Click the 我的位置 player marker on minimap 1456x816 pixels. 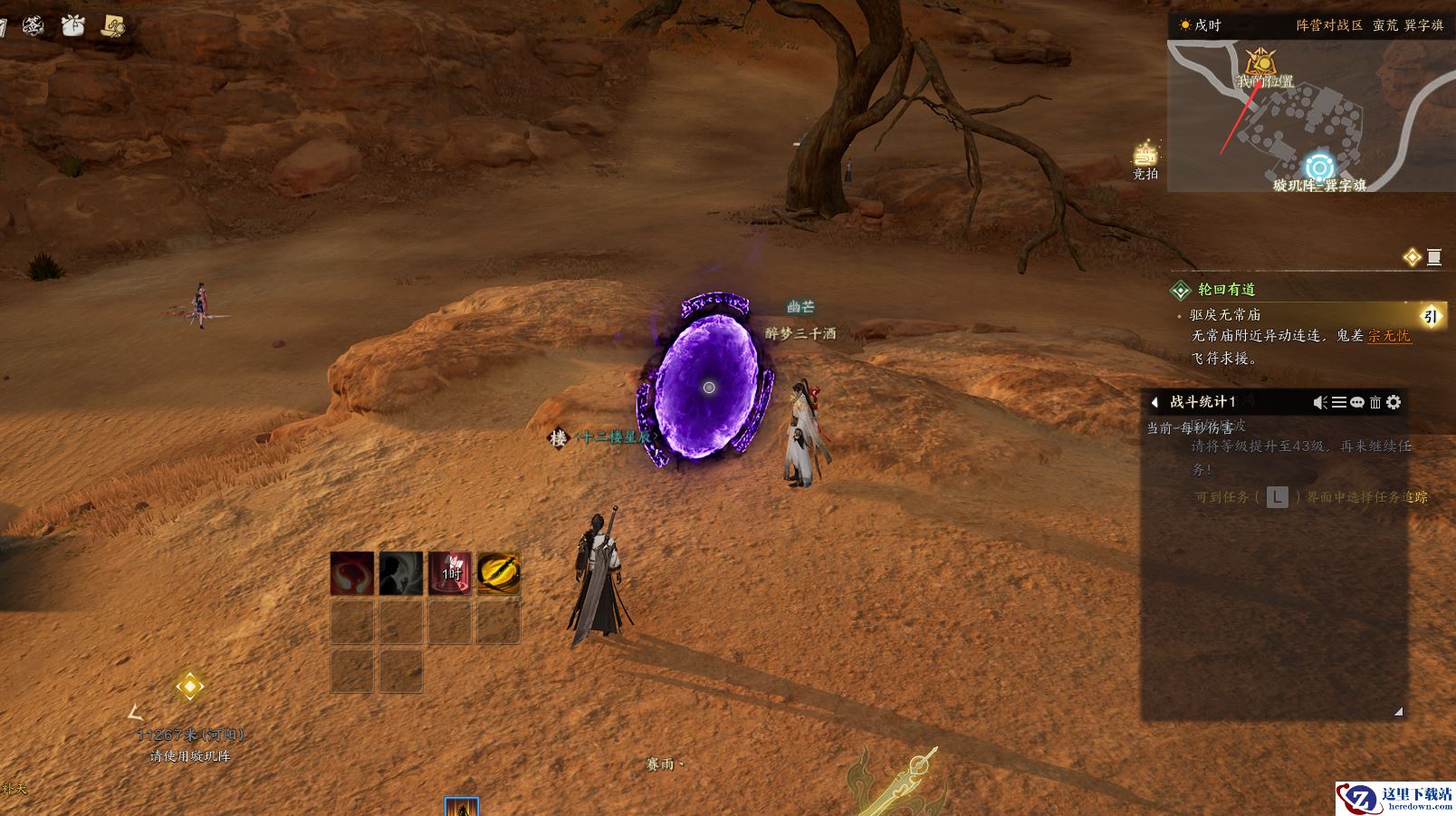[1260, 63]
